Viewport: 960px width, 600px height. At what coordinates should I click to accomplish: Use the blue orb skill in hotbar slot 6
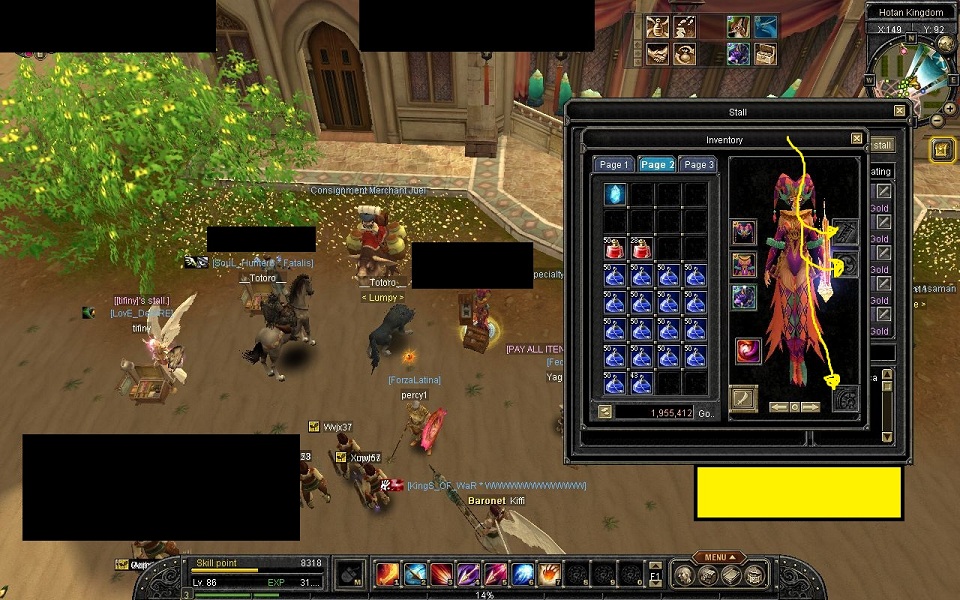[522, 574]
